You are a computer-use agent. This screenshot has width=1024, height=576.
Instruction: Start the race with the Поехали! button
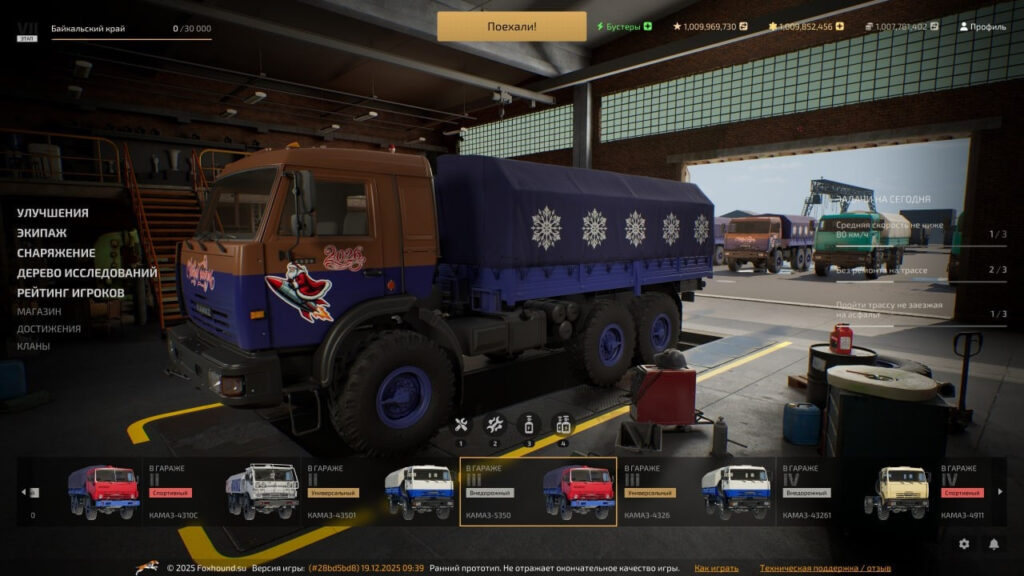point(511,26)
